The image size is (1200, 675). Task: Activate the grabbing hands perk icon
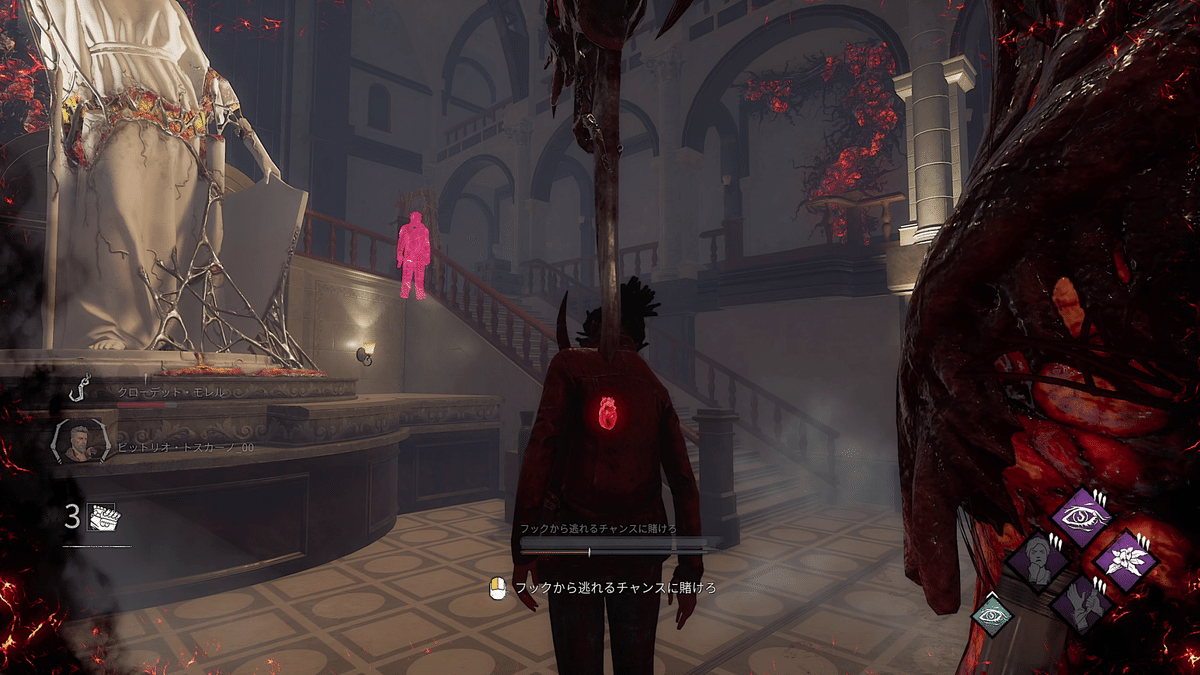[x=1083, y=603]
